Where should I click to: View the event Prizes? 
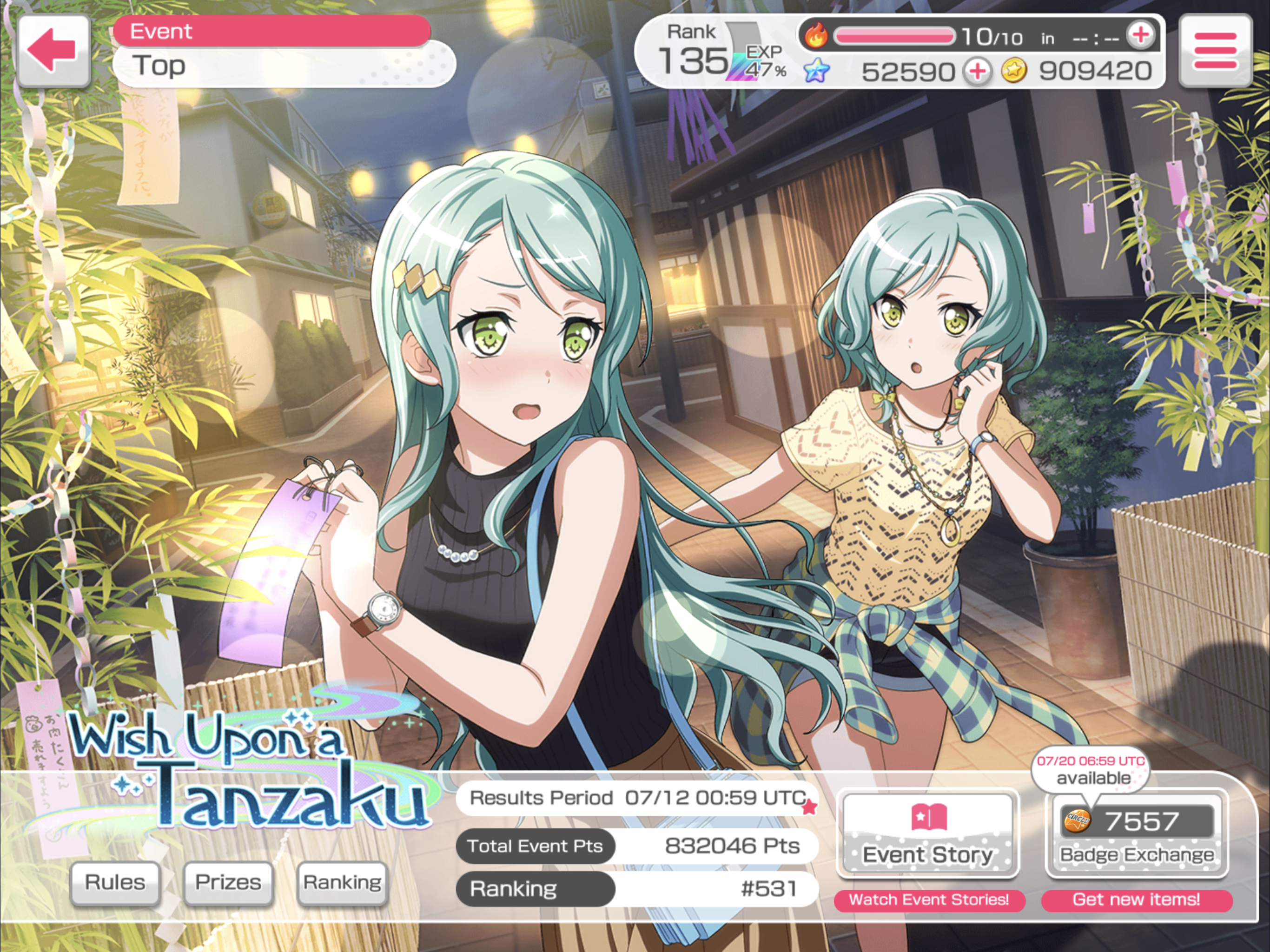tap(228, 883)
